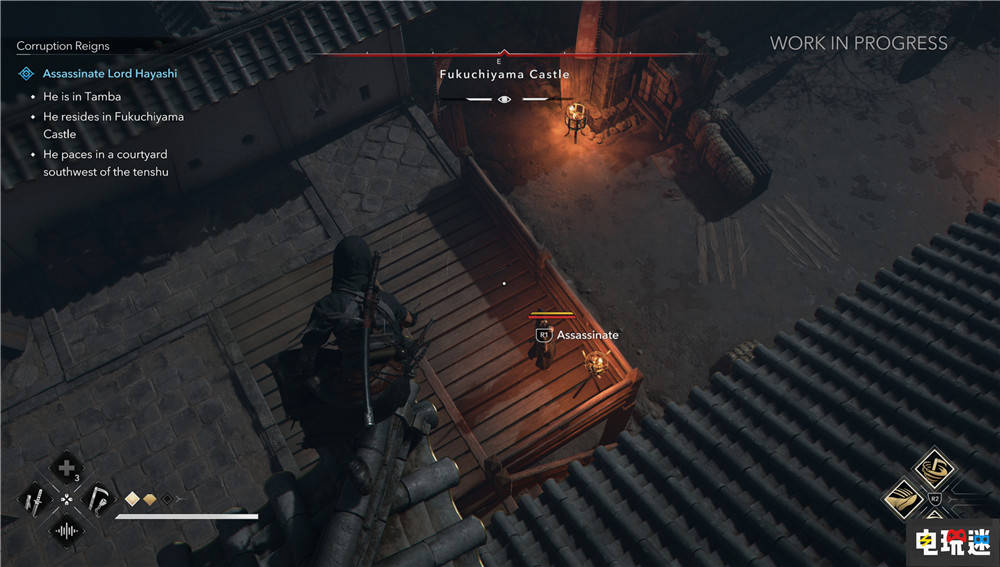This screenshot has width=1000, height=567.
Task: Open the Corruption Reigns quest header
Action: pyautogui.click(x=63, y=46)
